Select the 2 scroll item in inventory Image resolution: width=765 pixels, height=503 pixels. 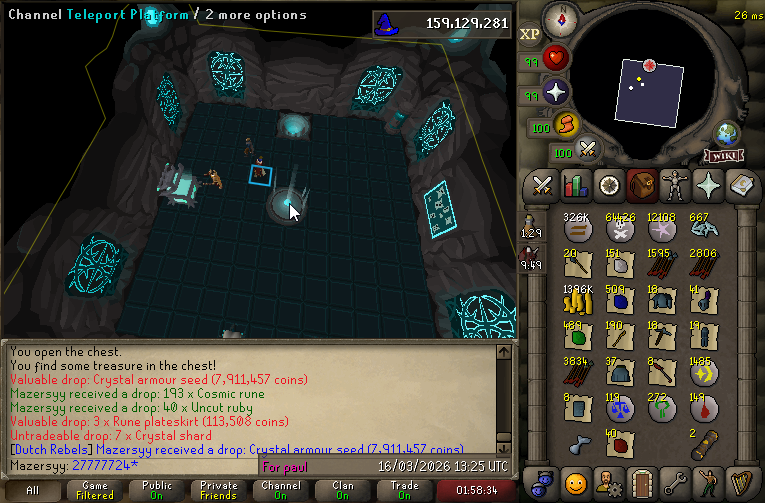coord(705,441)
